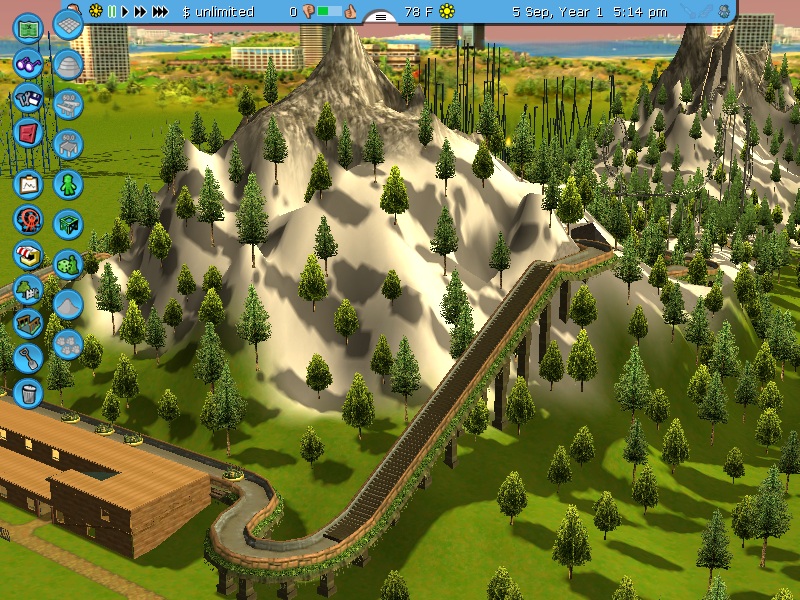The width and height of the screenshot is (800, 600).
Task: Activate the trash can delete tool
Action: 29,391
